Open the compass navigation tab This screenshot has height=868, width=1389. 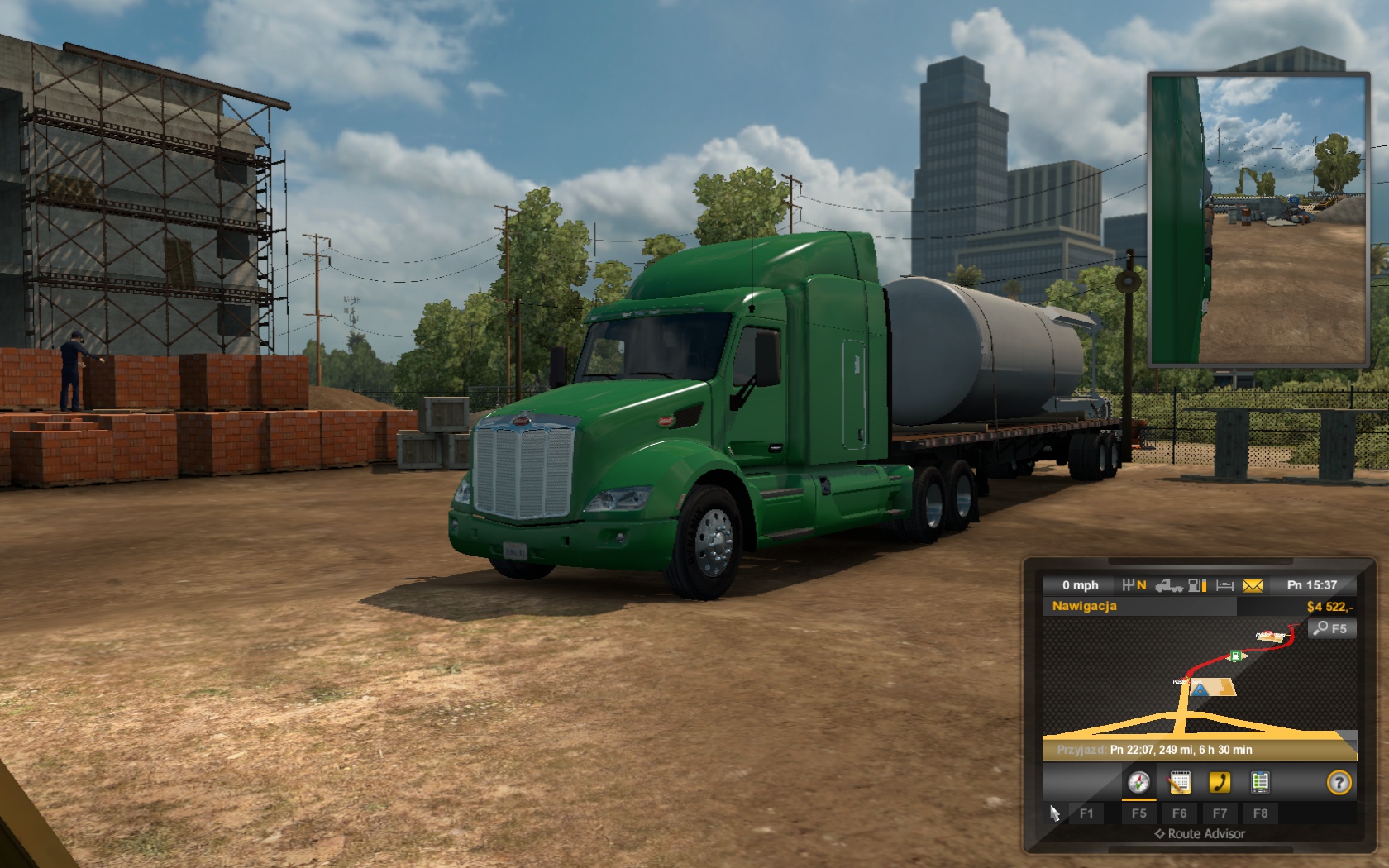[1138, 782]
